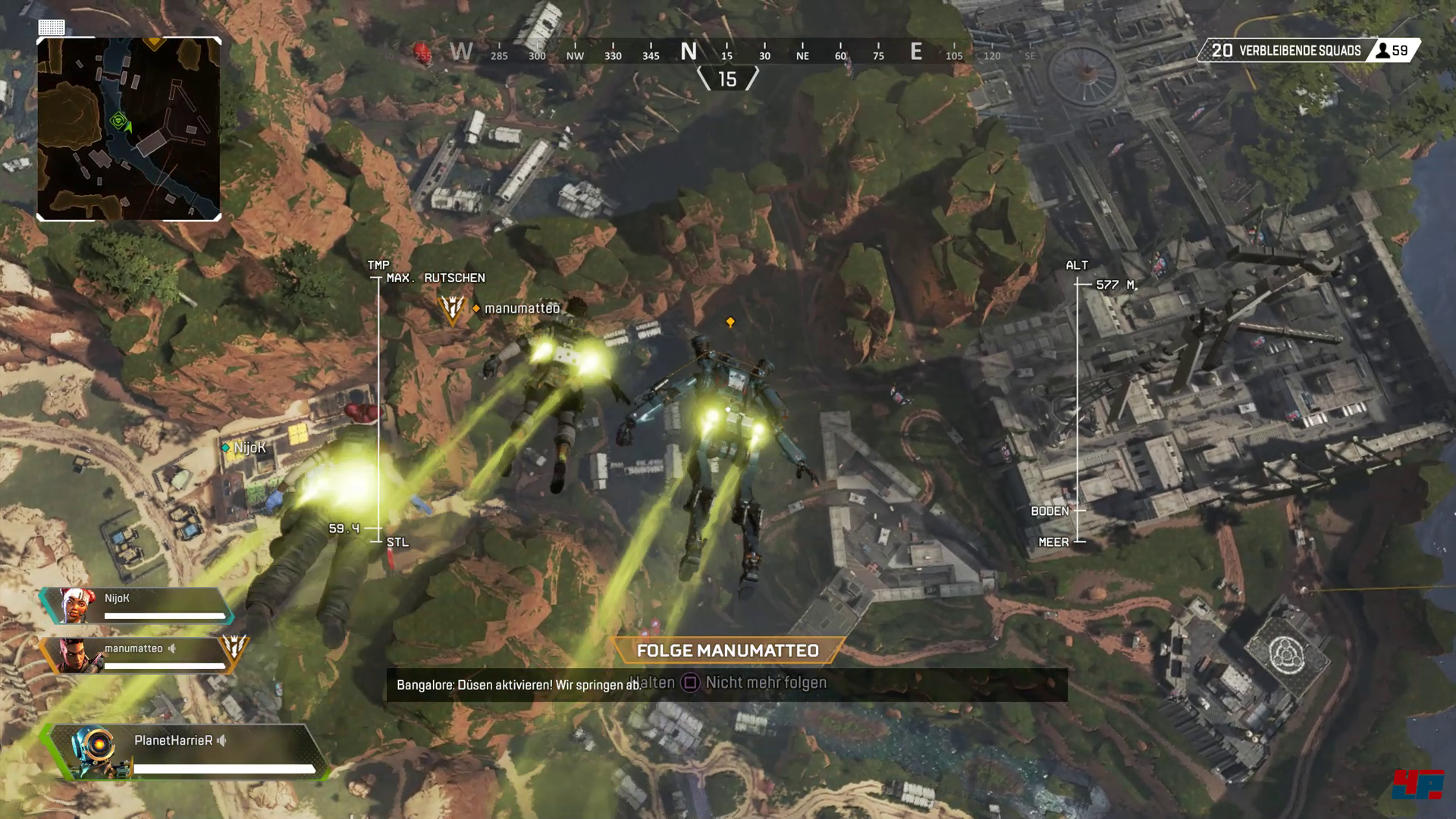Select NijoK's squad member card
The width and height of the screenshot is (1456, 819).
136,606
